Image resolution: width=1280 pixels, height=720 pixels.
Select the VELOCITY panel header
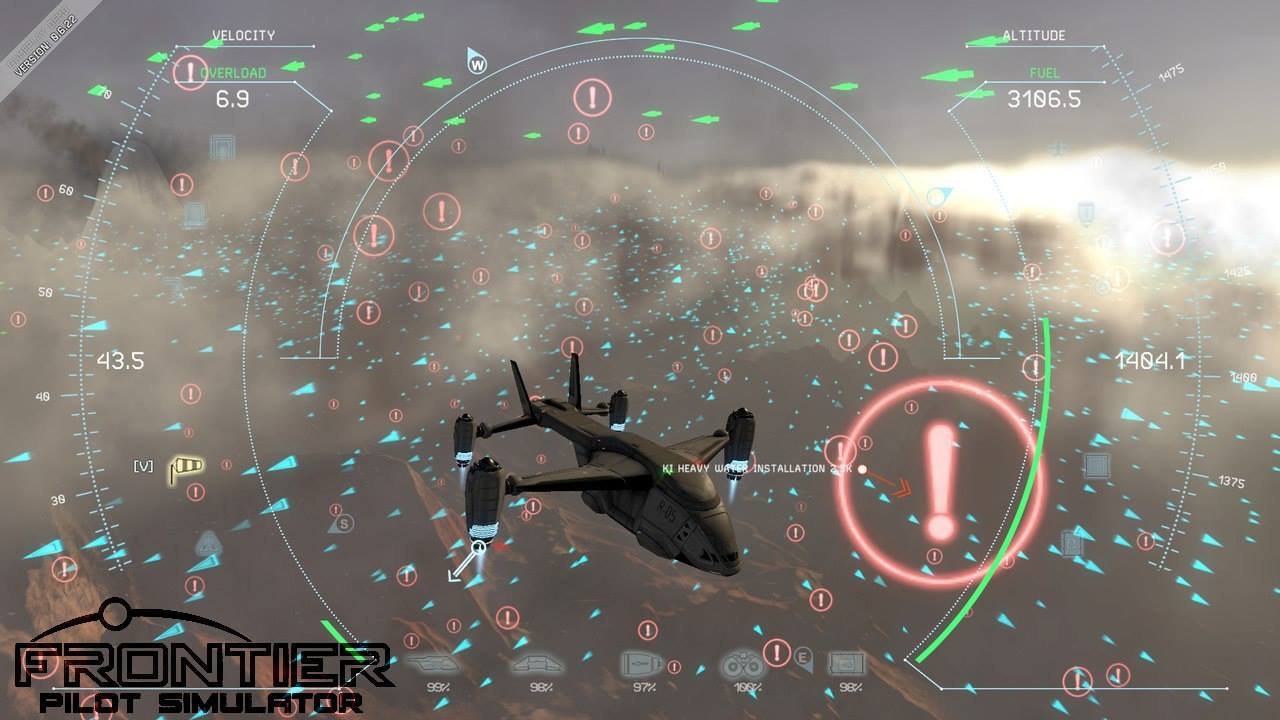243,35
